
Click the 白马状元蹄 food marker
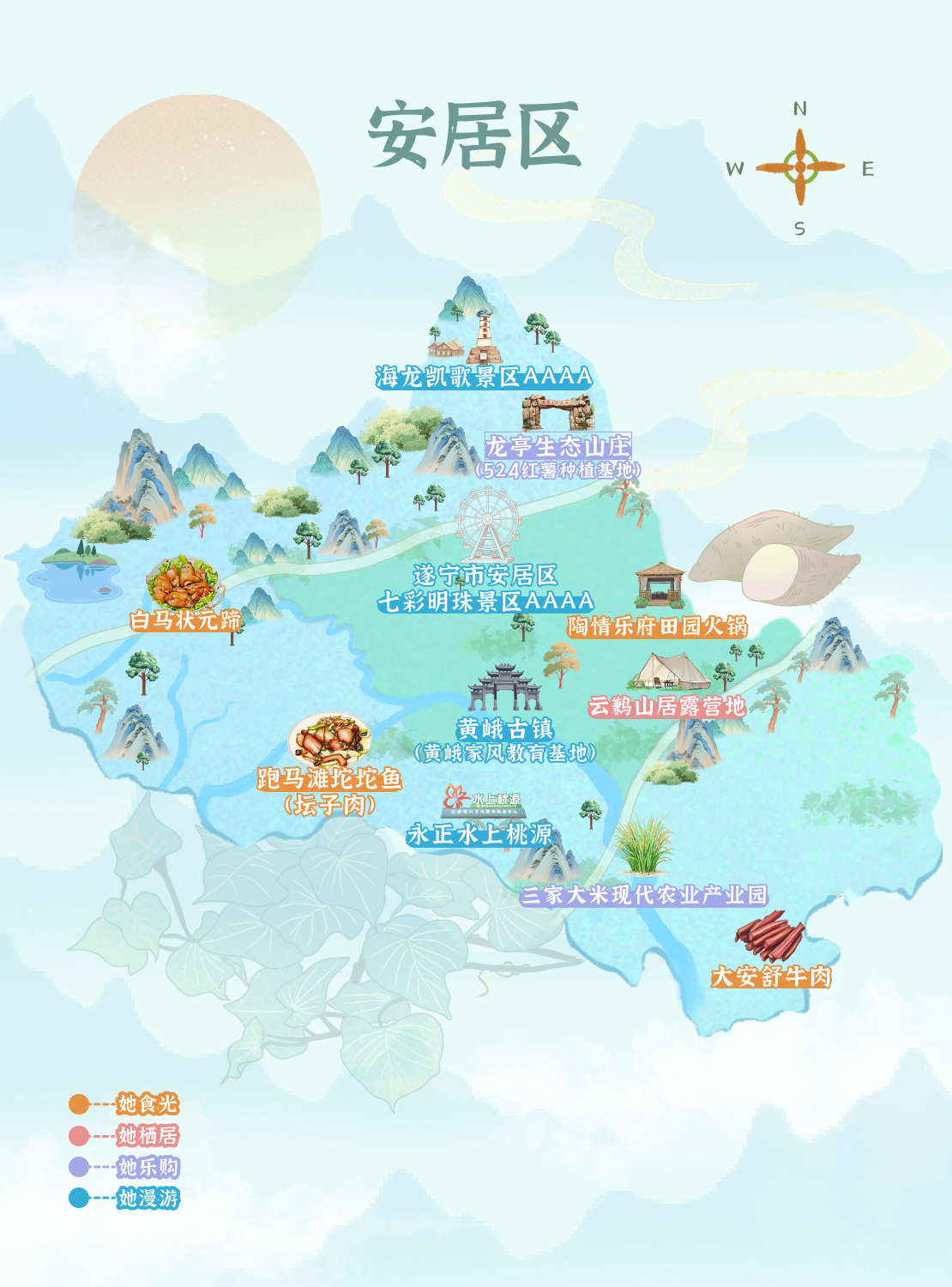pyautogui.click(x=185, y=619)
